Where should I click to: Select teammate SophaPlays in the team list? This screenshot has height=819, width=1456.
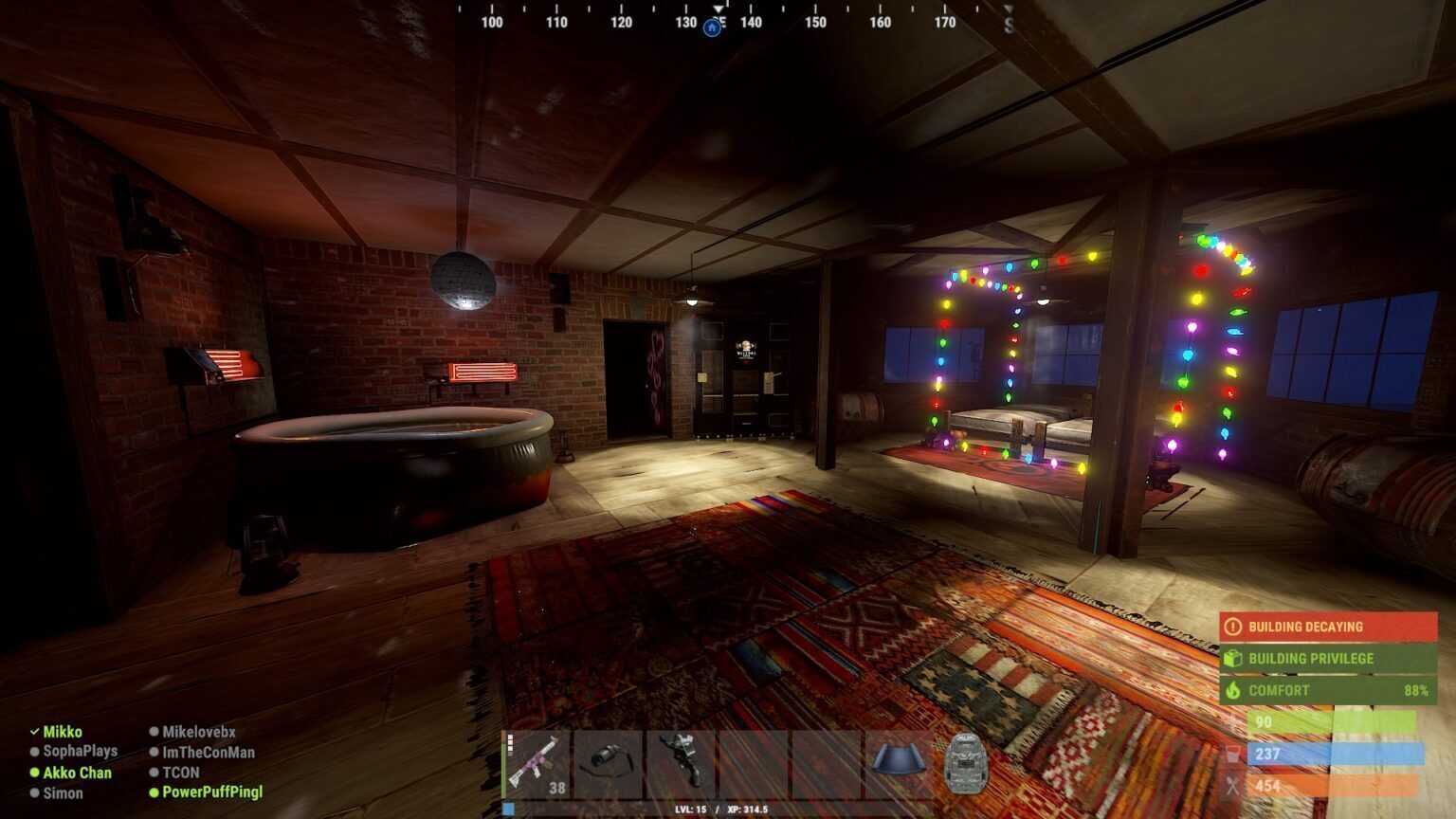coord(80,751)
